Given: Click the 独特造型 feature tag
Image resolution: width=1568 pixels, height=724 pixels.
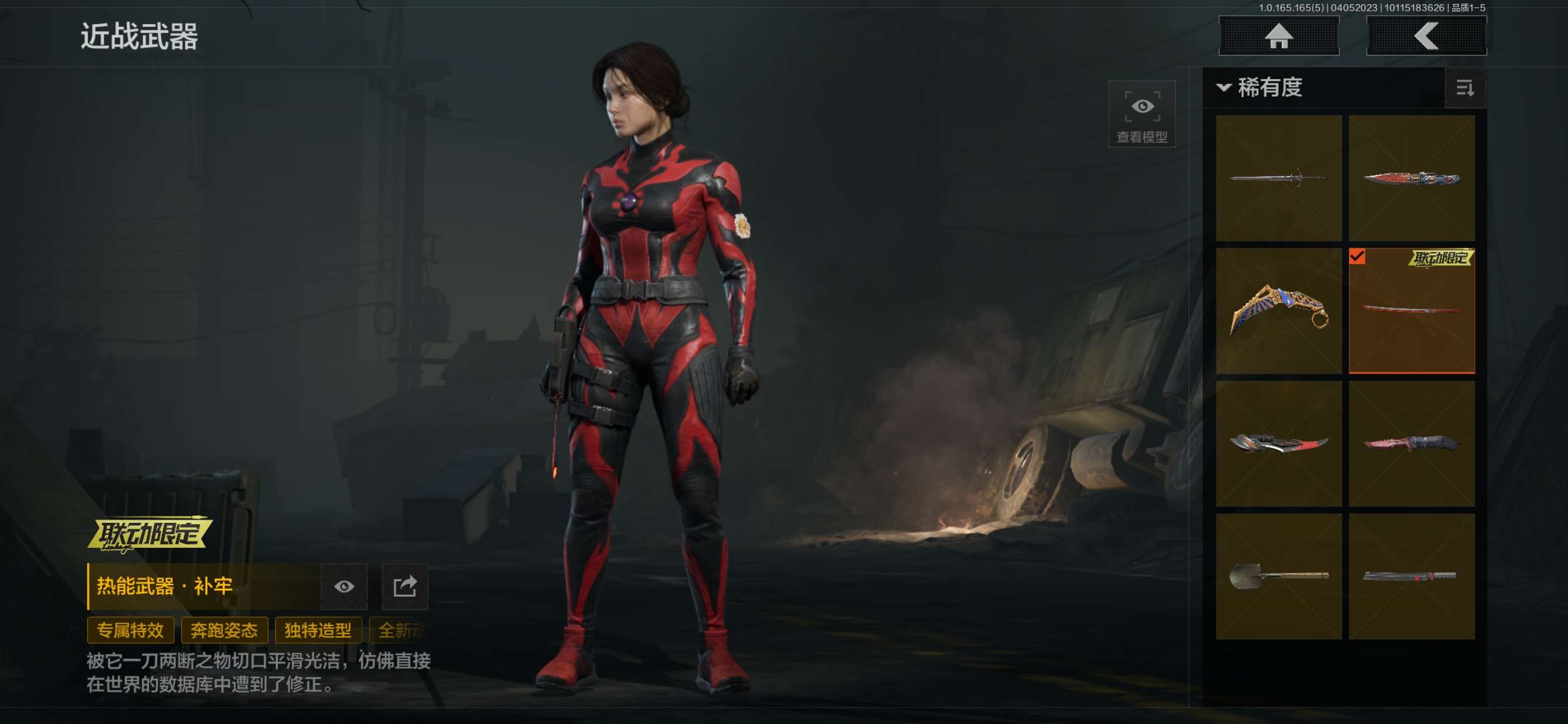Looking at the screenshot, I should coord(318,630).
